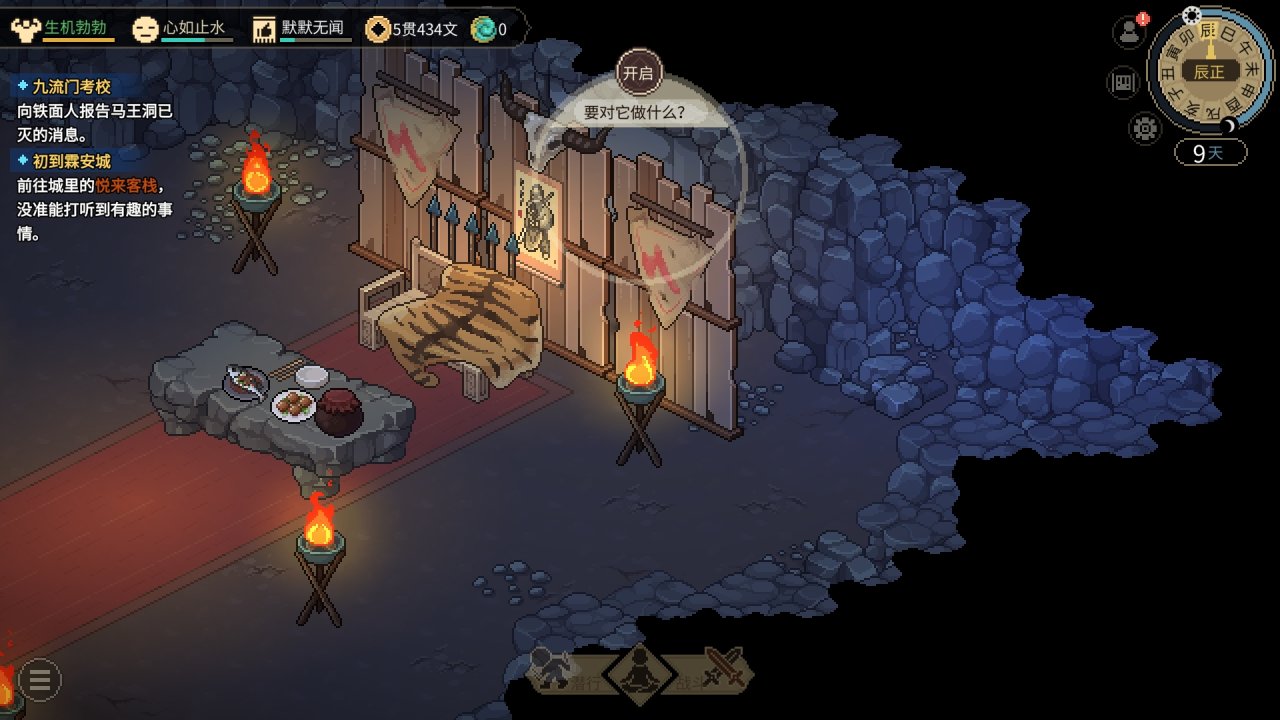This screenshot has height=720, width=1280.
Task: Click the time-of-day zodiac clock dial
Action: point(1208,70)
